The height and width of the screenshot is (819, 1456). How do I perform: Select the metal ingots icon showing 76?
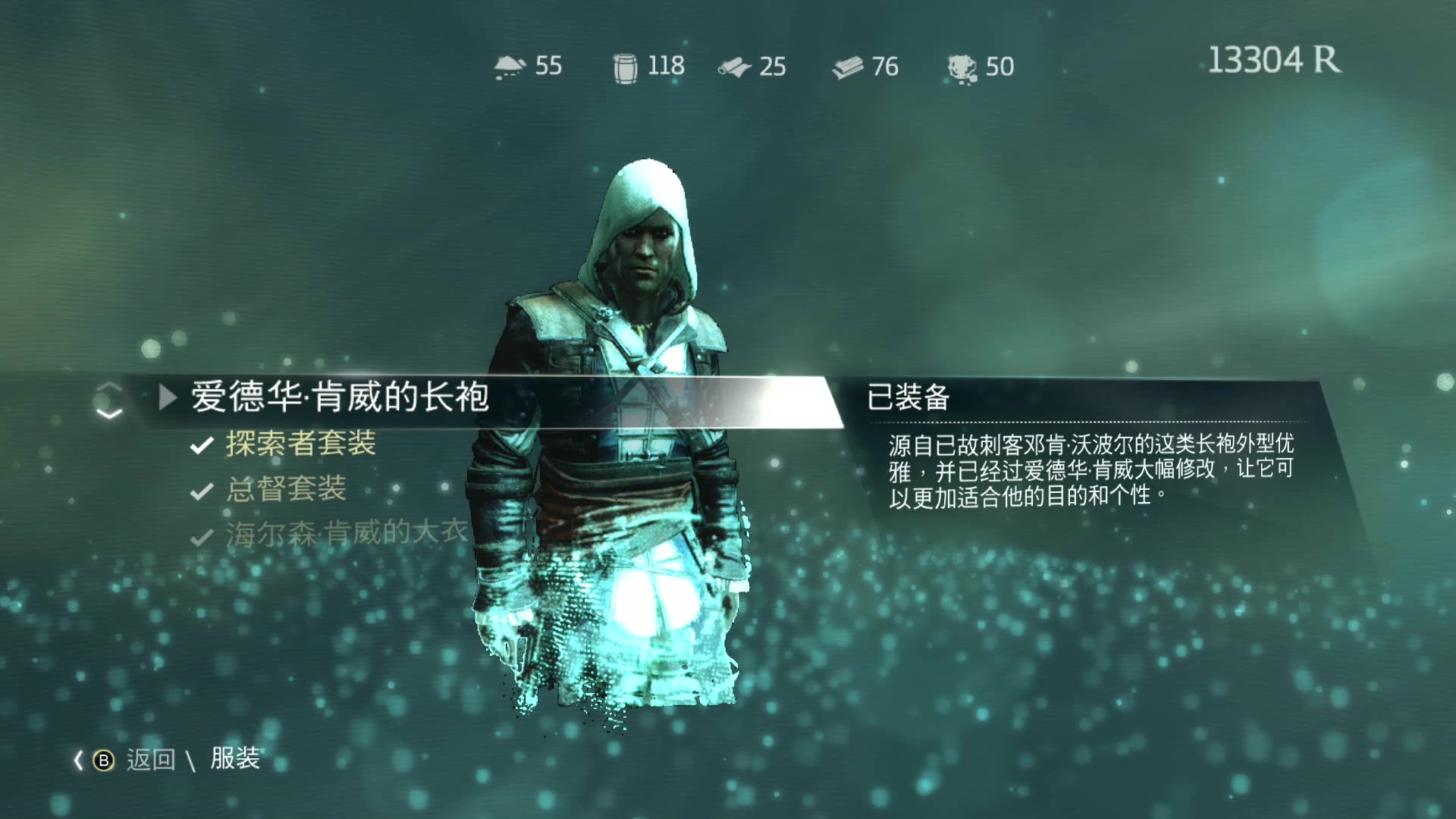[x=848, y=66]
